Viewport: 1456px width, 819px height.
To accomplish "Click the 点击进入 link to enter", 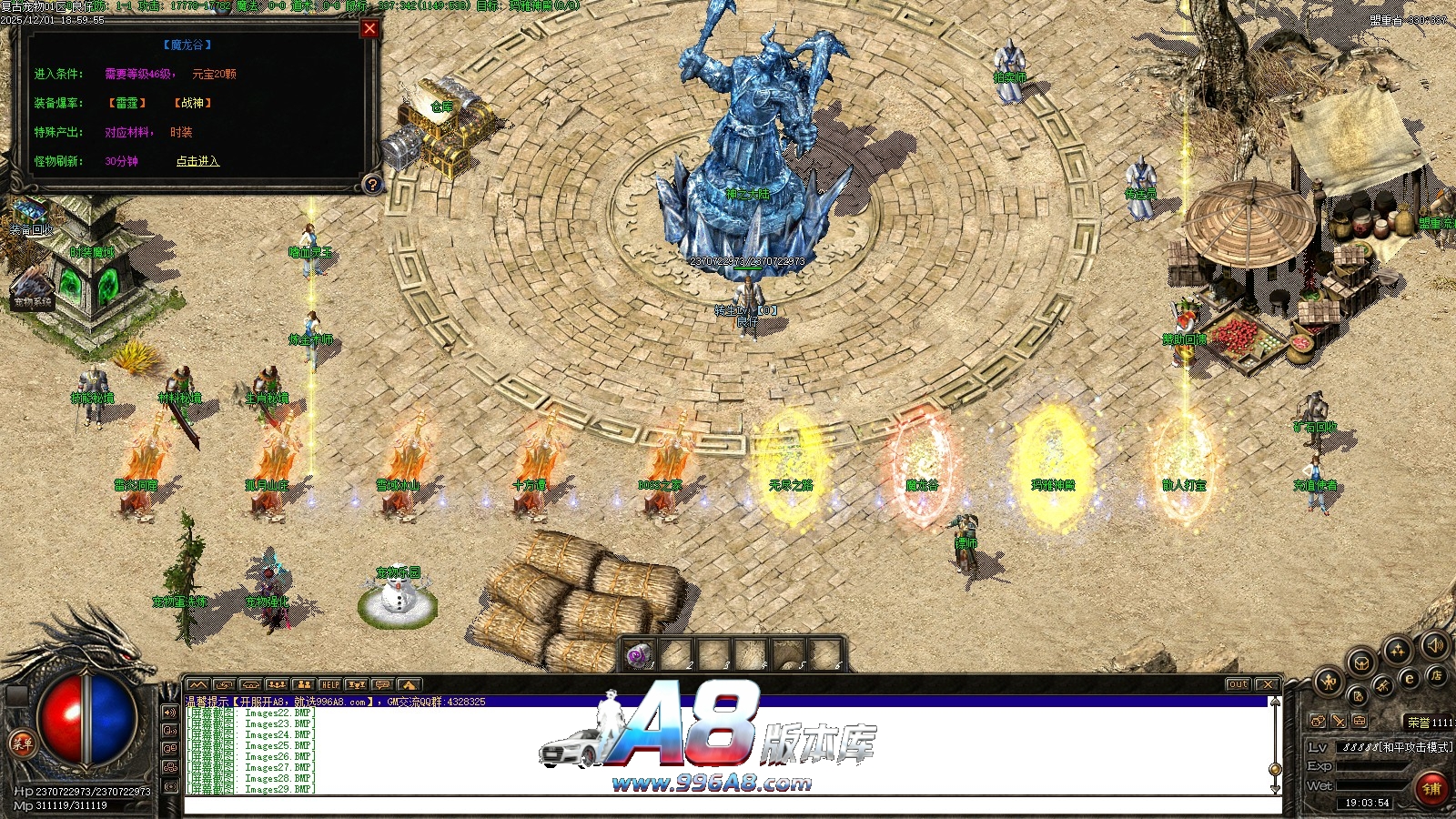I will [x=197, y=161].
